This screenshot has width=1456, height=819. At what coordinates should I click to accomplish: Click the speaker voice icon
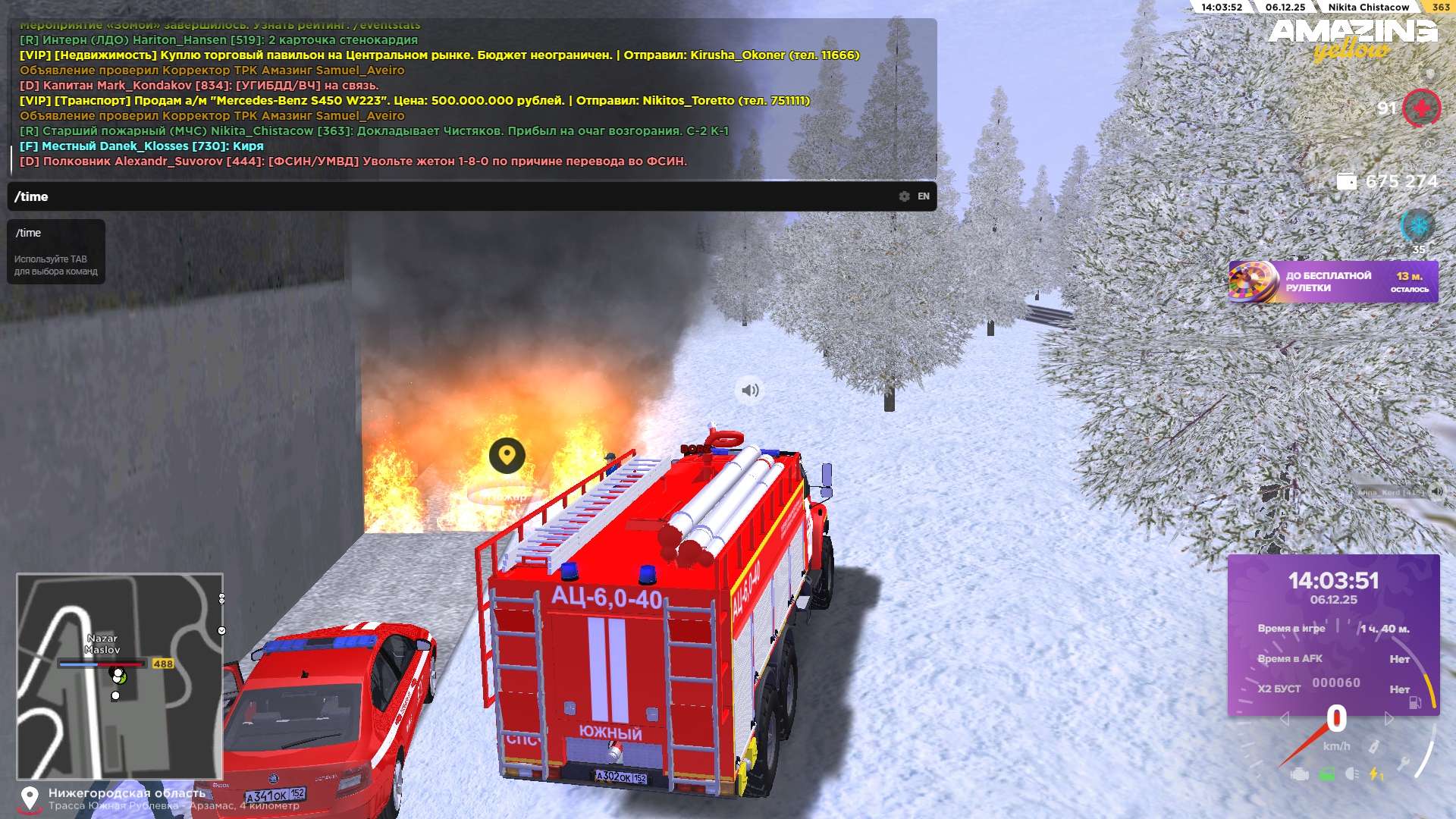[x=749, y=391]
